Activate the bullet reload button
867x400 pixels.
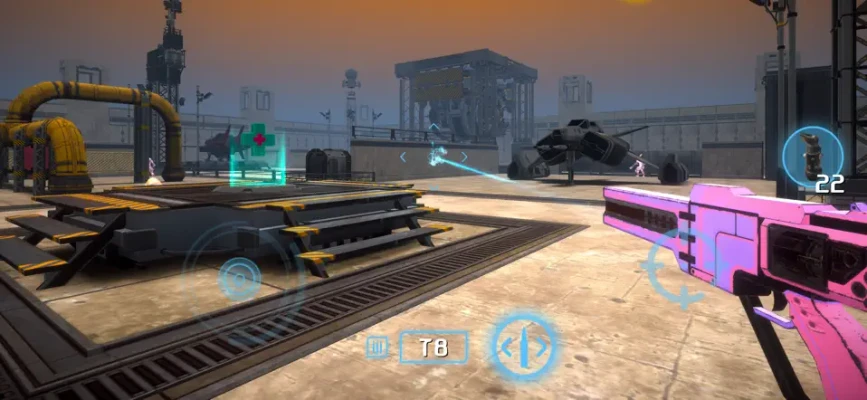(524, 346)
